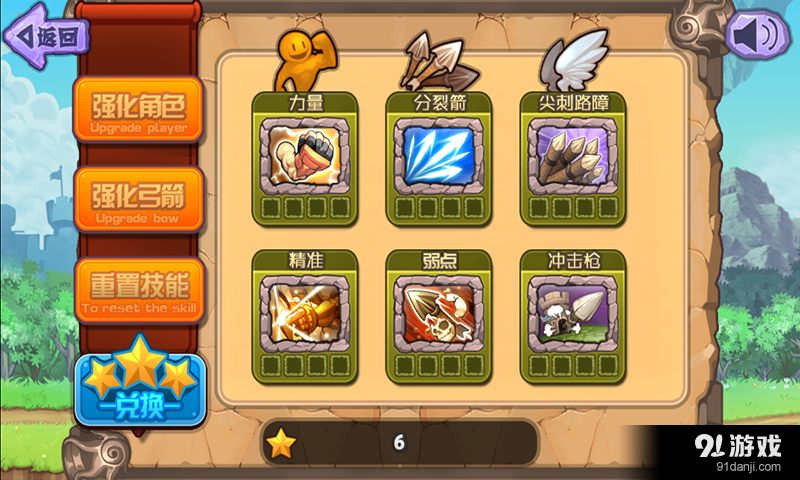800x480 pixels.
Task: Show the white wing category
Action: click(574, 58)
